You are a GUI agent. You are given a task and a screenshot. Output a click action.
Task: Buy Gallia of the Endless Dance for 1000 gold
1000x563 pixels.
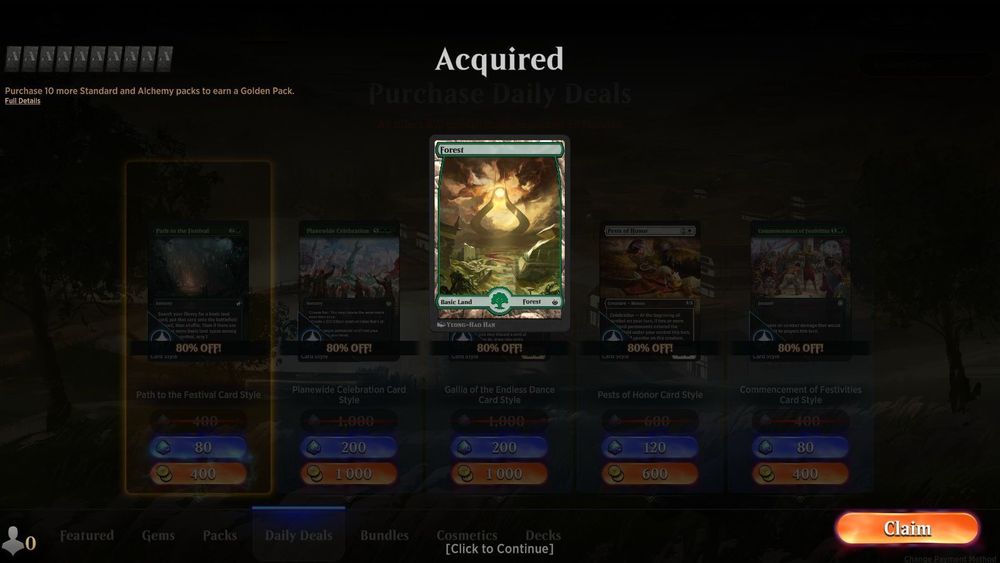pyautogui.click(x=499, y=473)
